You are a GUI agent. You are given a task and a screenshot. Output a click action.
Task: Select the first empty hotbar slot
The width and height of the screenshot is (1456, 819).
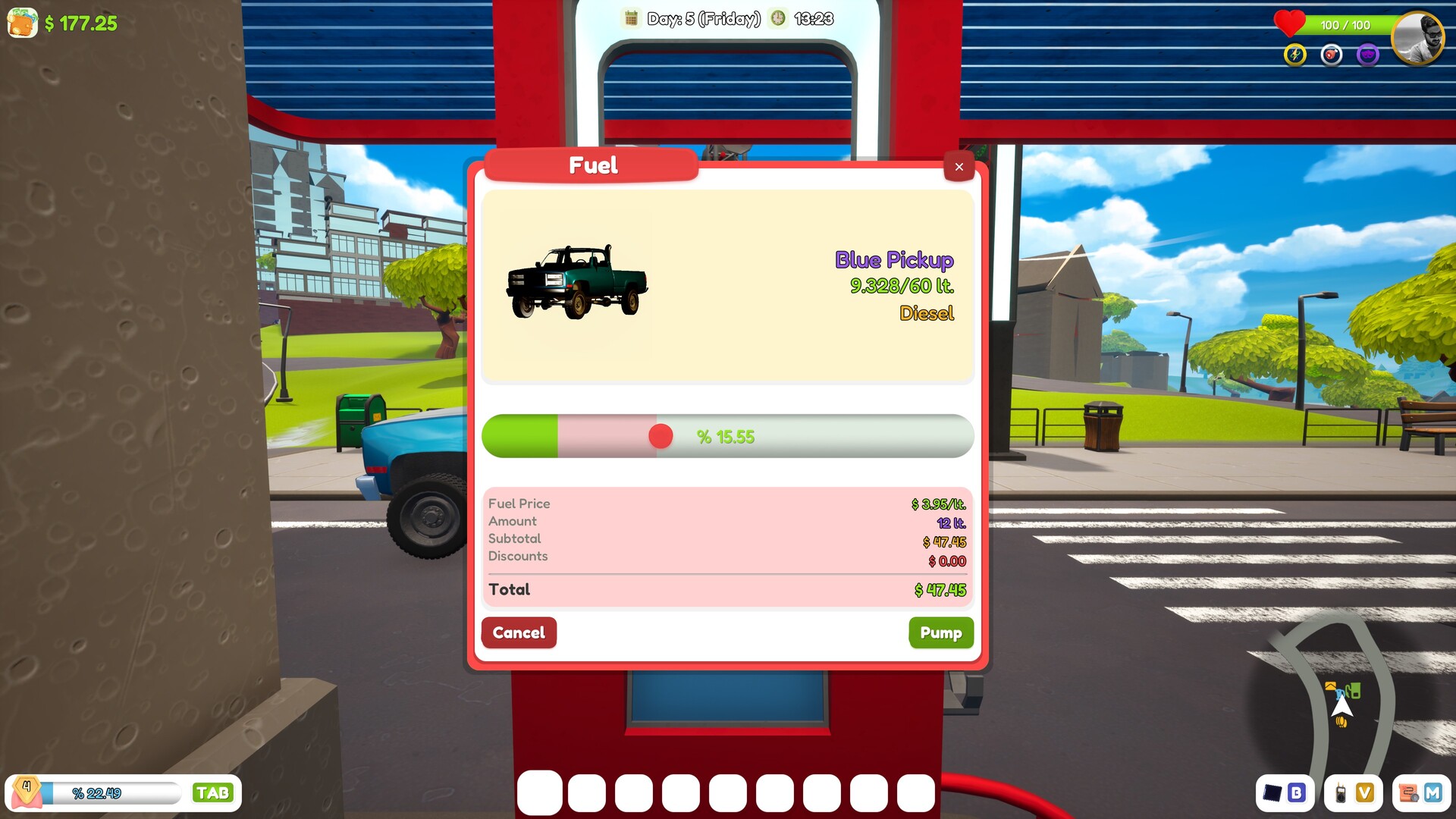540,793
